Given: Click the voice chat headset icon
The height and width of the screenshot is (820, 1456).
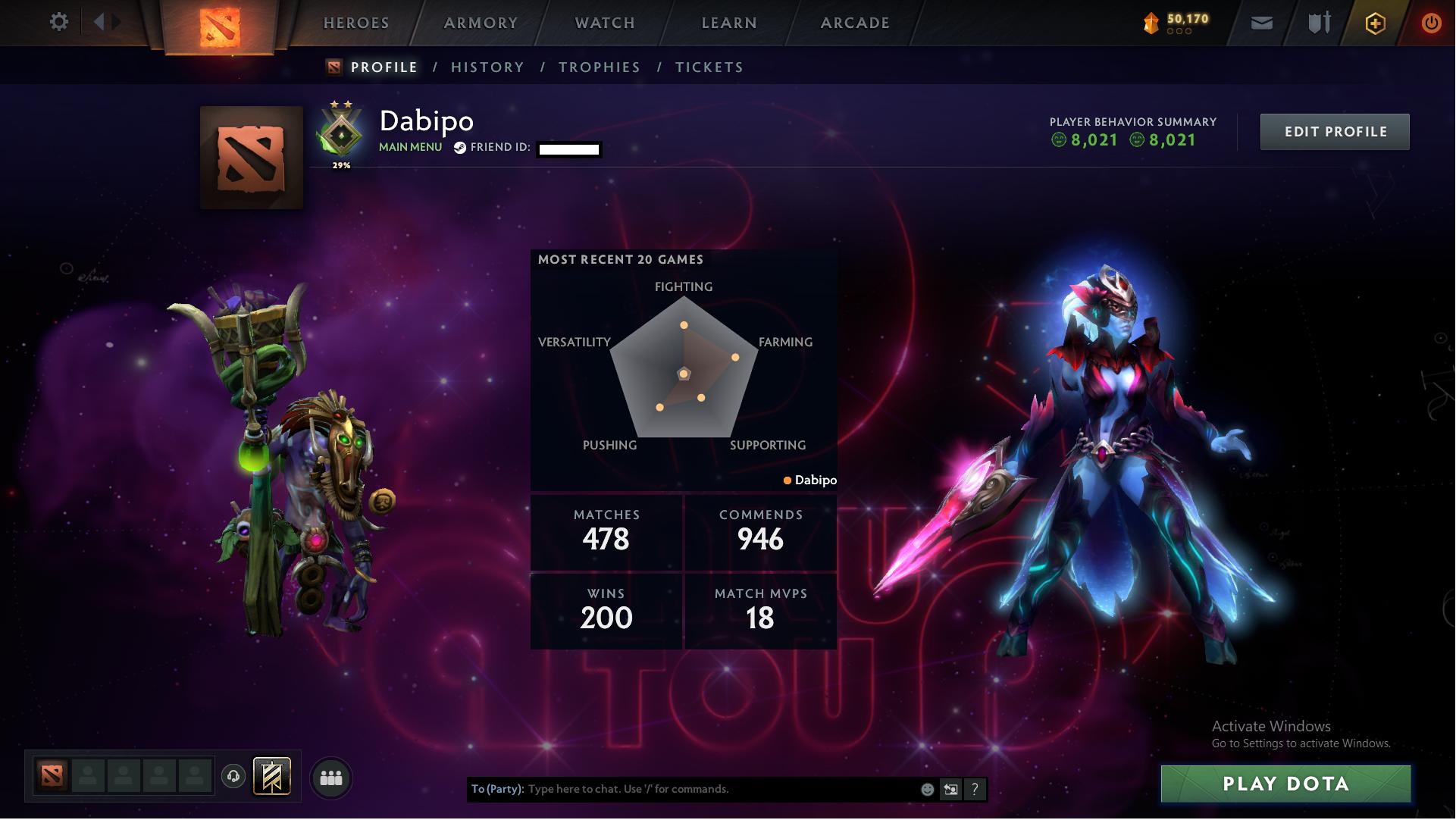Looking at the screenshot, I should [233, 776].
